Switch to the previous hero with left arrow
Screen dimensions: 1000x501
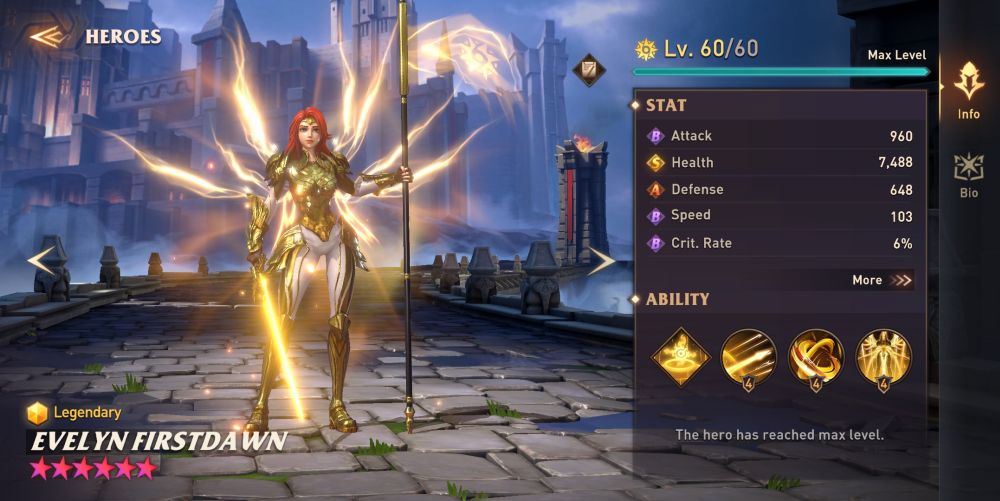(x=42, y=261)
